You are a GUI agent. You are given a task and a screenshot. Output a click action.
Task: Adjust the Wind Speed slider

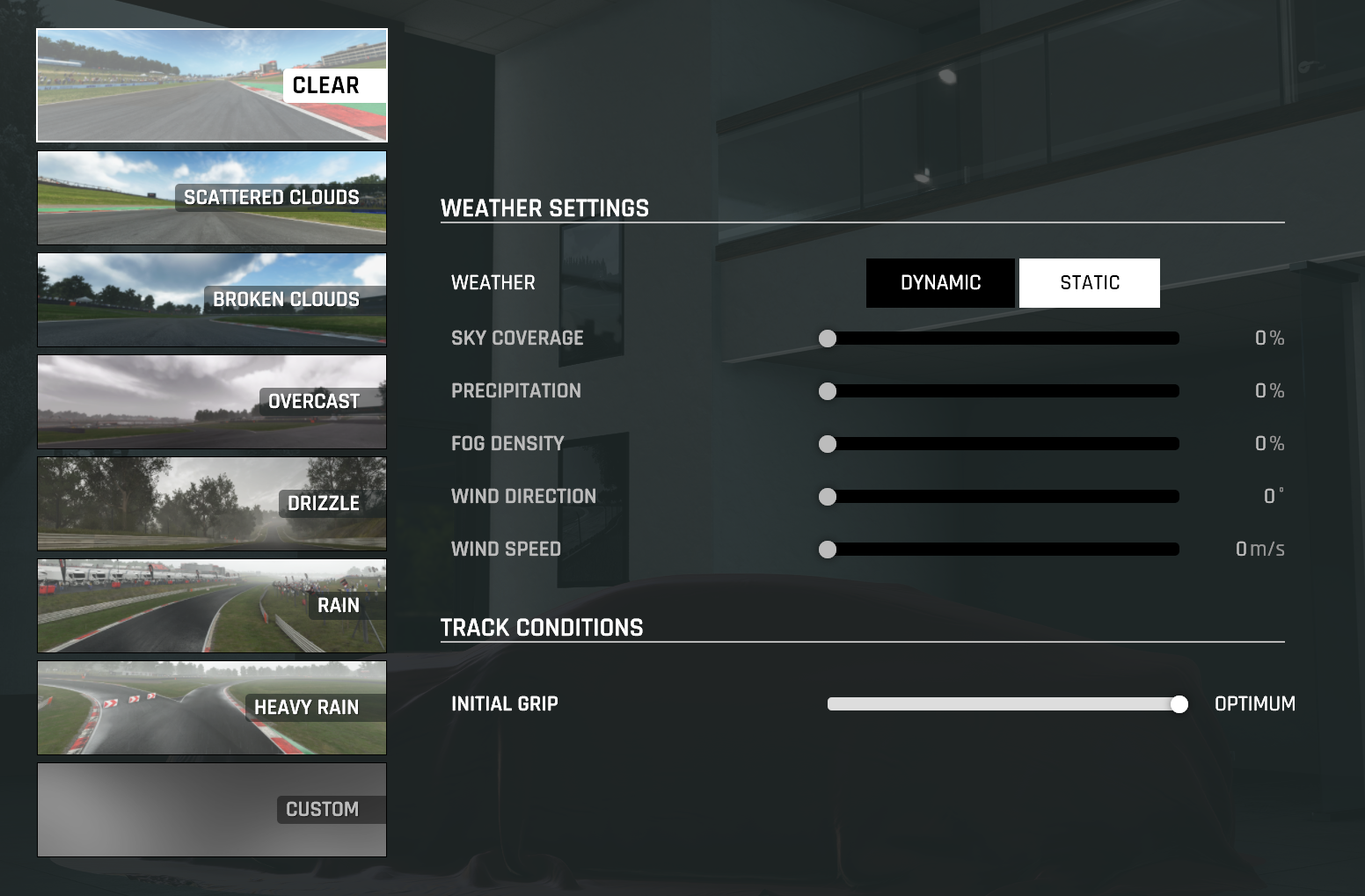(828, 550)
